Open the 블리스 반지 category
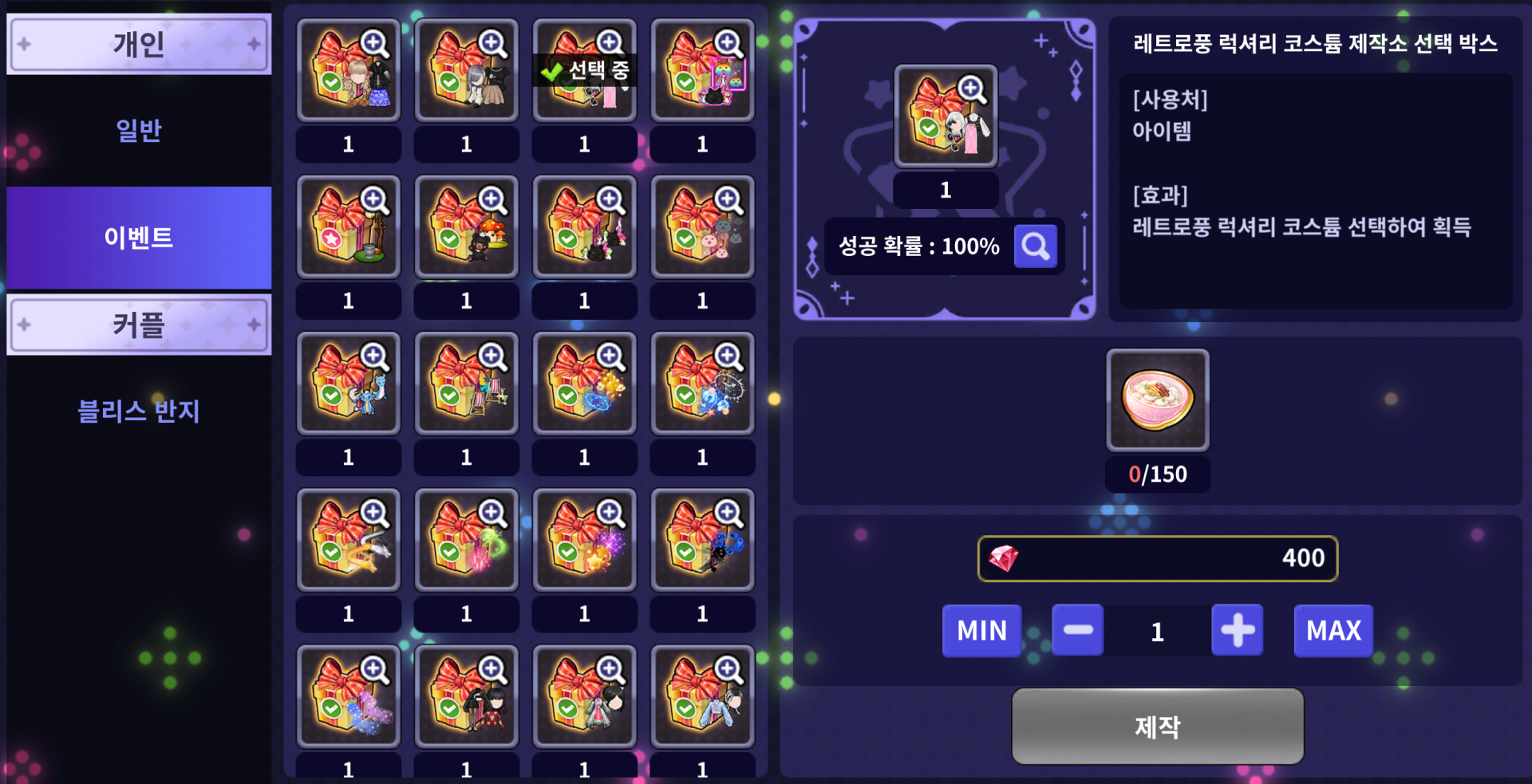Viewport: 1532px width, 784px height. [x=139, y=411]
